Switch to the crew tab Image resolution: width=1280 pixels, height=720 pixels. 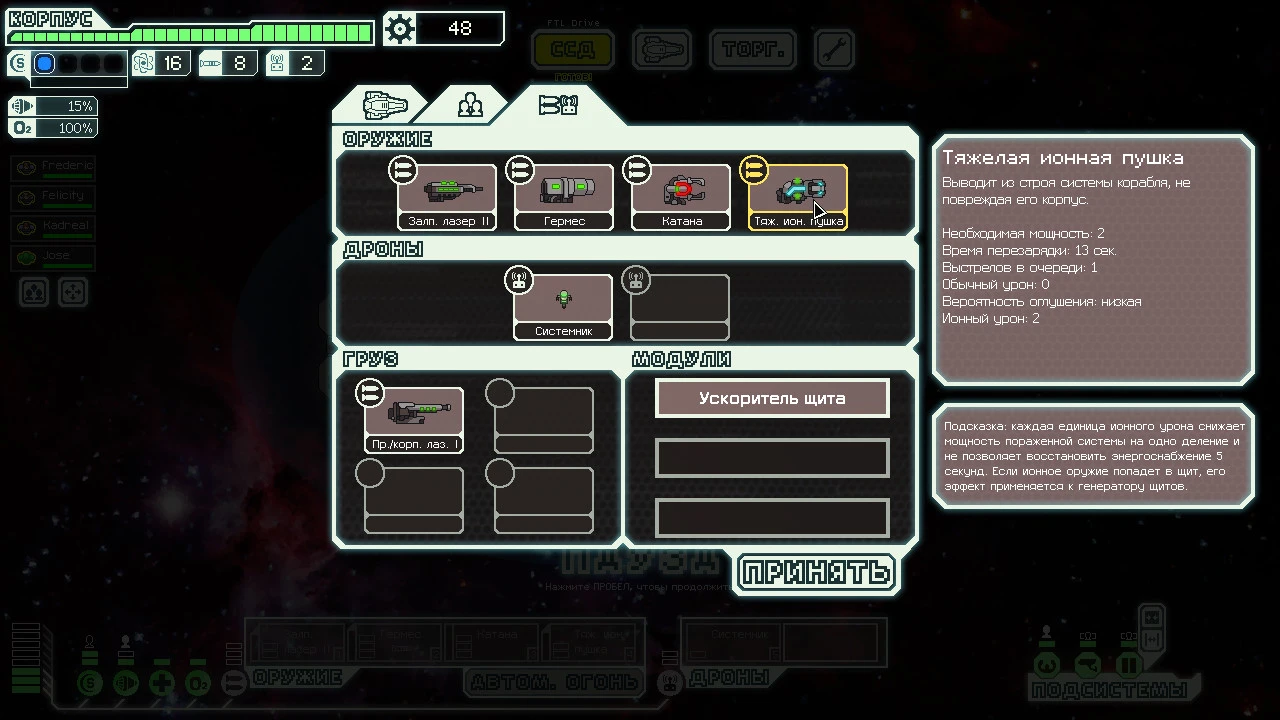(x=469, y=104)
